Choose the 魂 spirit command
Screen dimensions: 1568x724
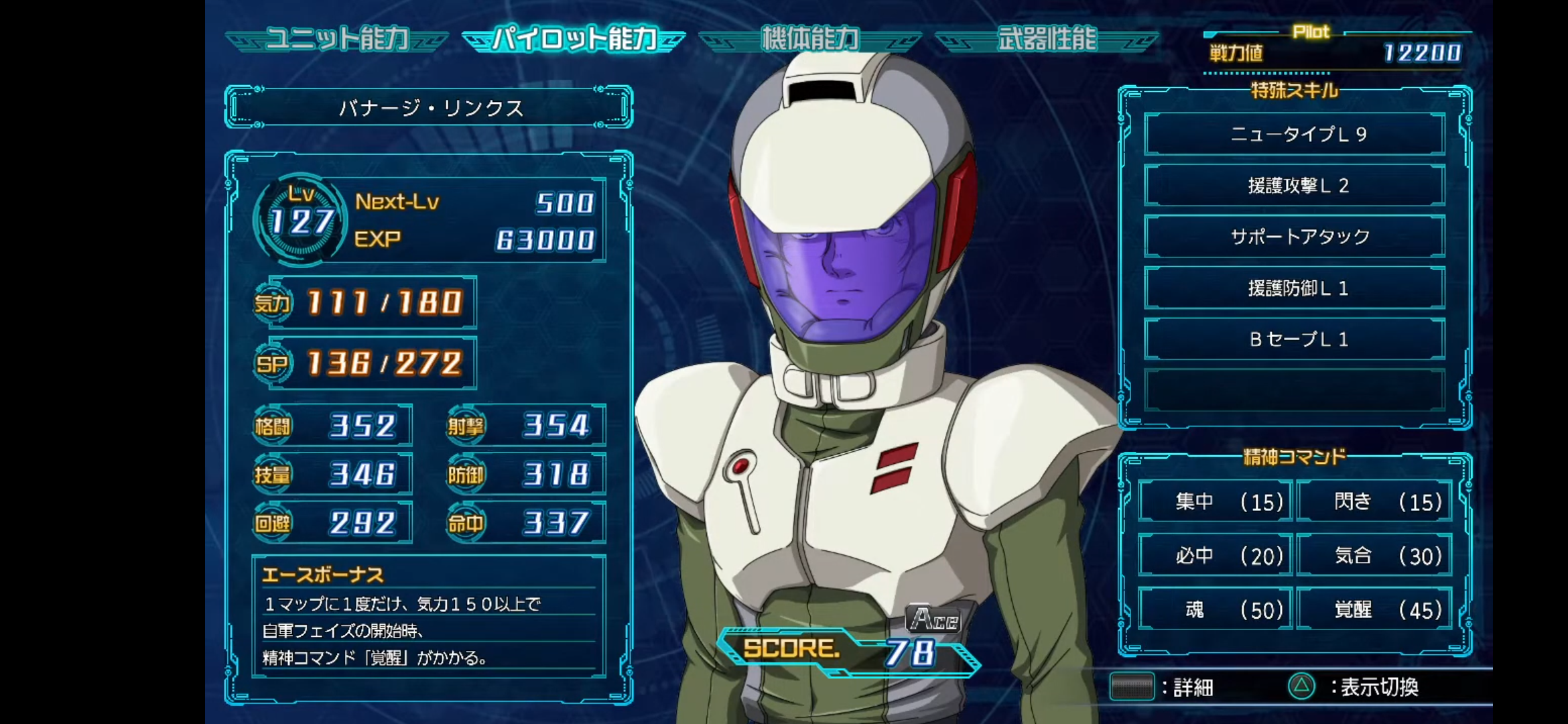tap(1216, 609)
